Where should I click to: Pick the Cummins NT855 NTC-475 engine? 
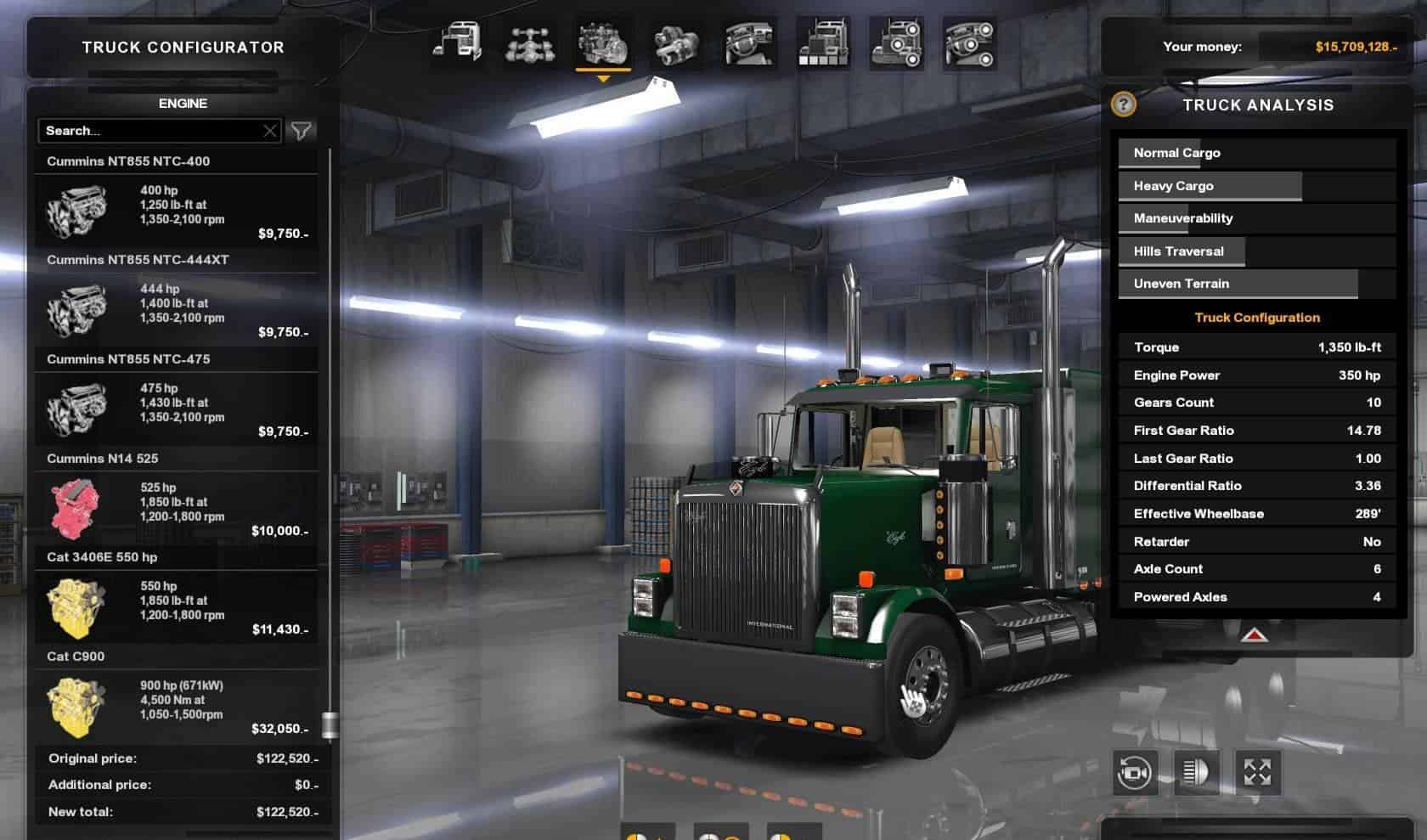[177, 409]
